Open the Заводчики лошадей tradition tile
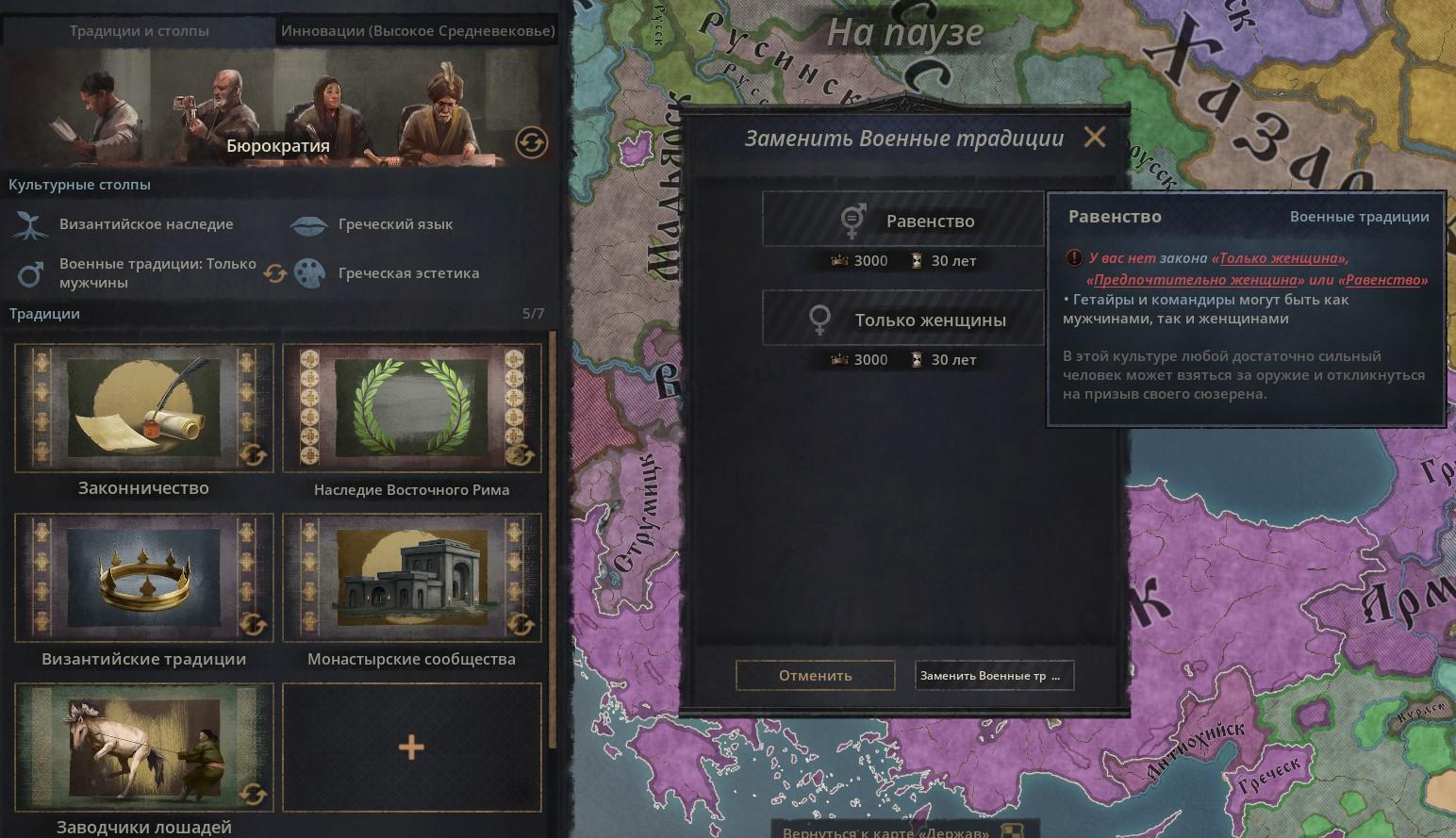This screenshot has width=1456, height=838. (x=143, y=748)
